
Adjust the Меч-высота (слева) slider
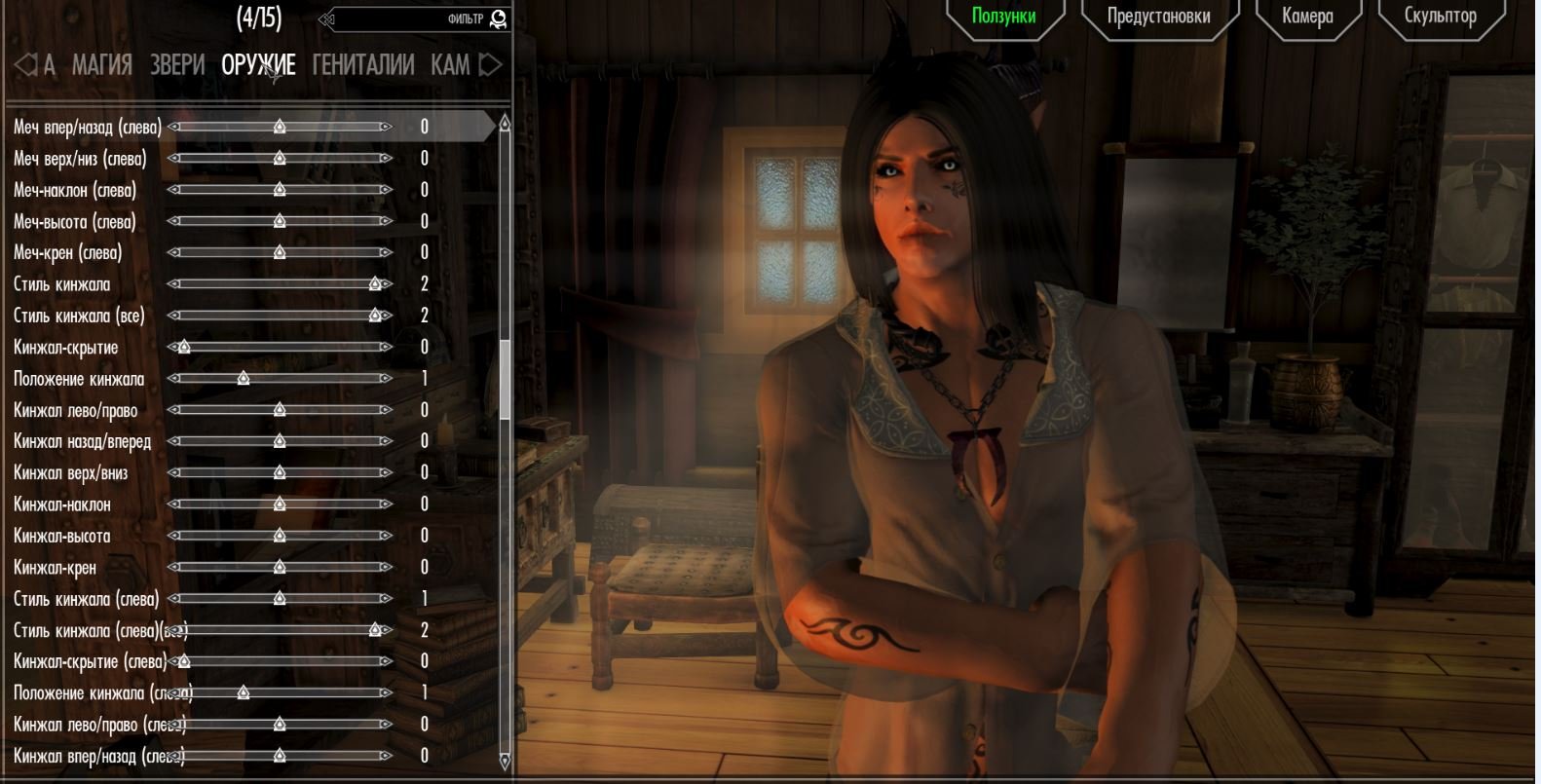point(280,222)
